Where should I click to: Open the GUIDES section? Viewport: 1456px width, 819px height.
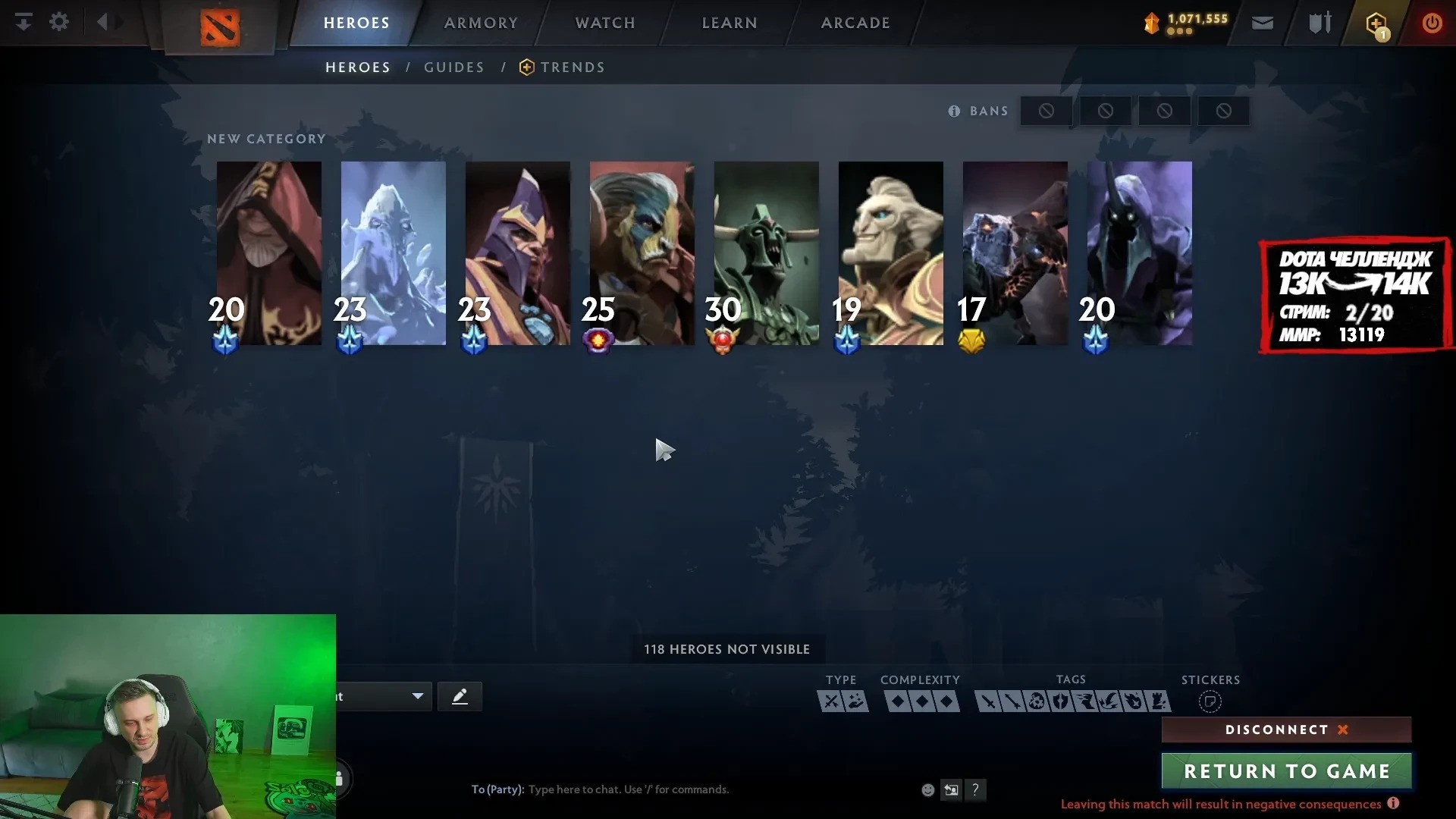pos(453,67)
